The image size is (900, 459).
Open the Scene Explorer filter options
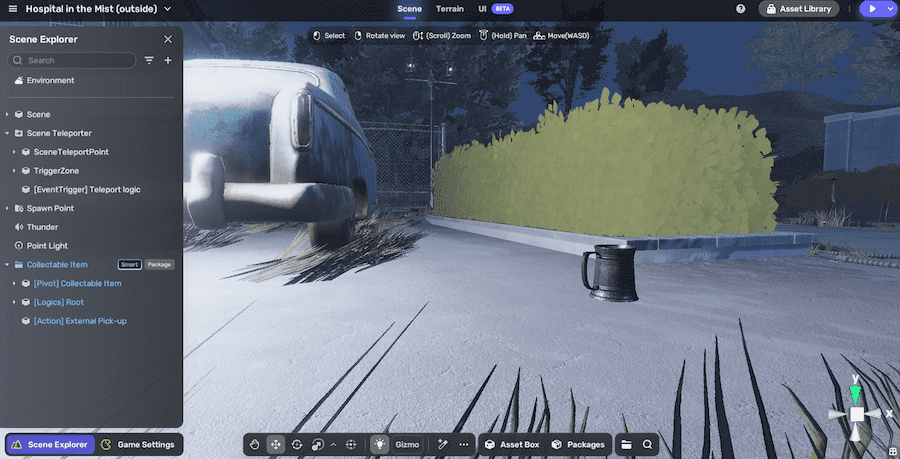pos(149,61)
